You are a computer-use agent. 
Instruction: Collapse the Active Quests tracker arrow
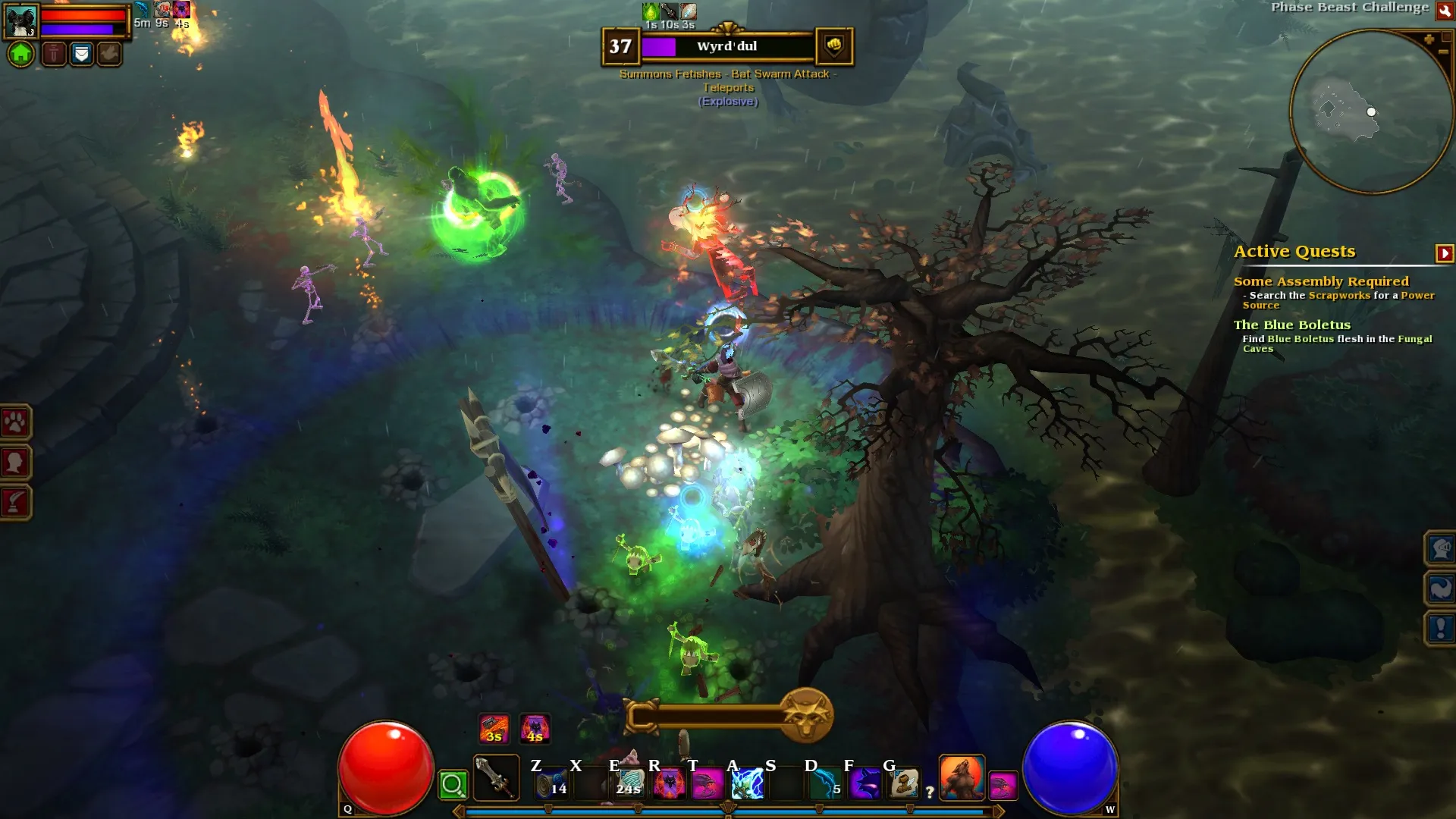coord(1444,253)
